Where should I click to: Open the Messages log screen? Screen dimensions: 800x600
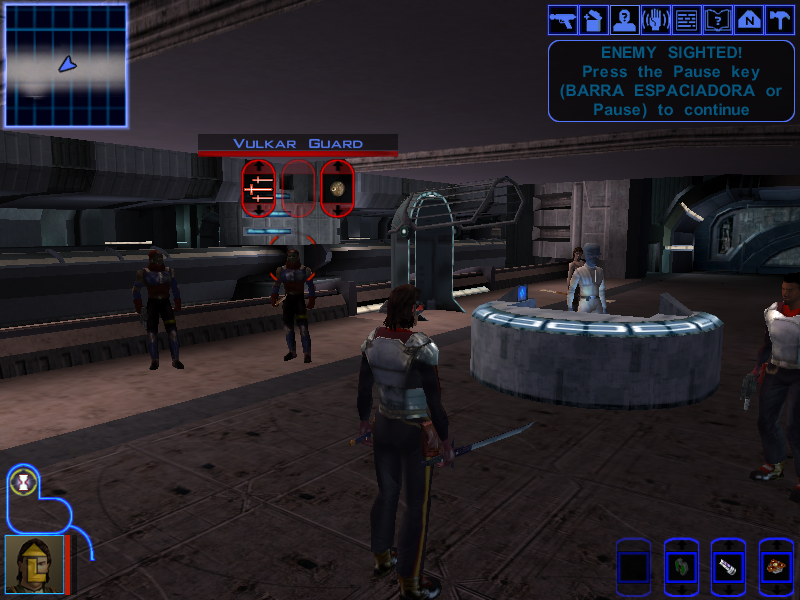[686, 19]
